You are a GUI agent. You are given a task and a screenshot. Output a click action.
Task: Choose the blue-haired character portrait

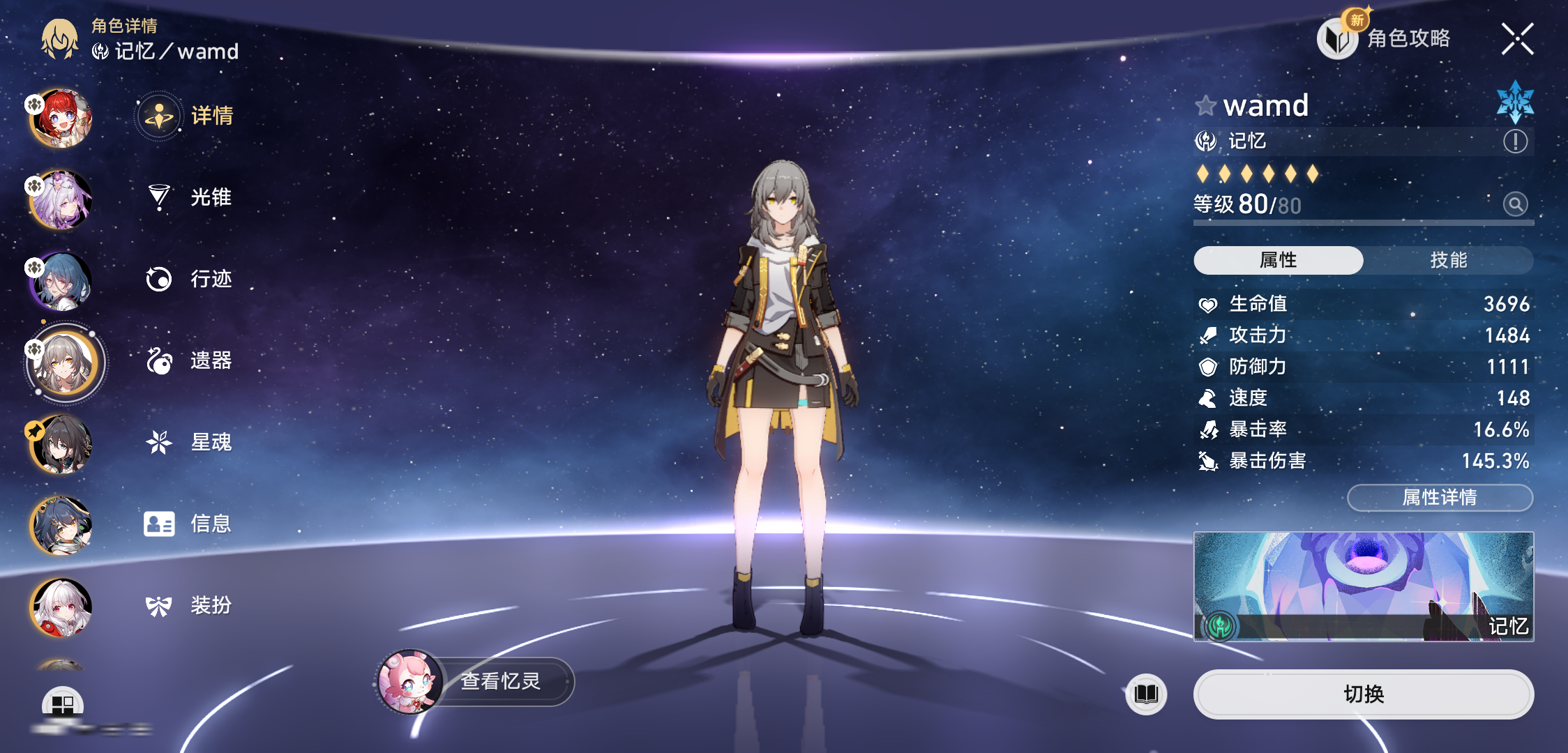point(61,281)
